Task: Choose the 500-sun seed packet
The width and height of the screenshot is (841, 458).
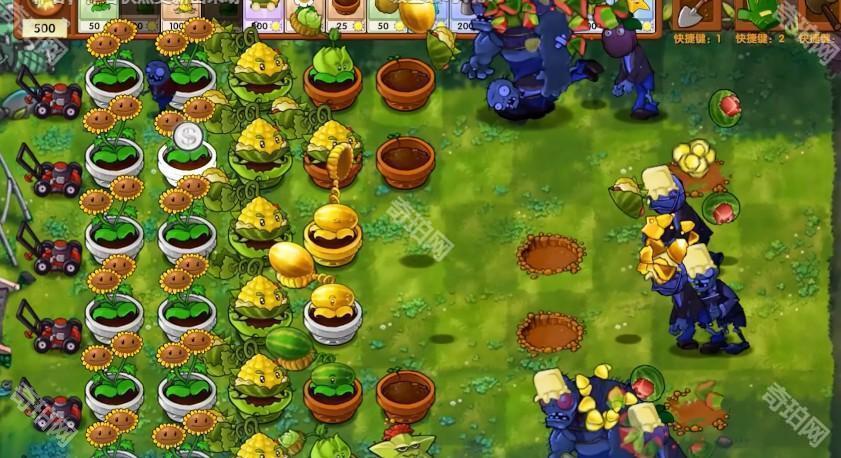Action: 264,14
